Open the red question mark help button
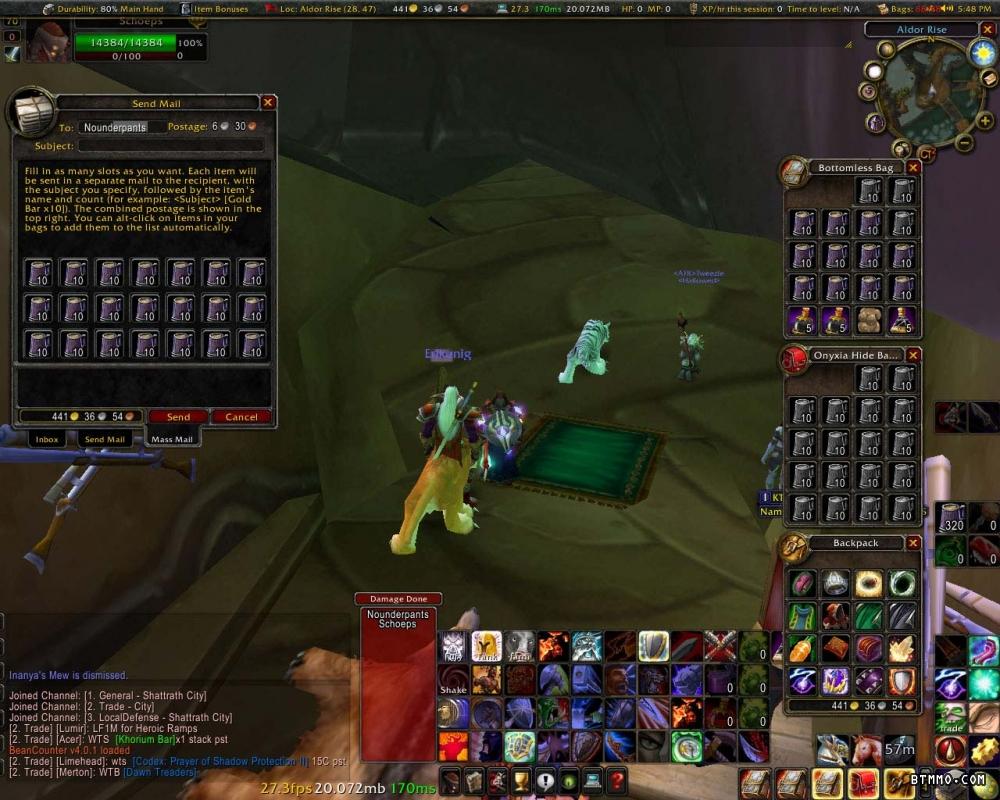This screenshot has width=1000, height=800. pos(617,781)
